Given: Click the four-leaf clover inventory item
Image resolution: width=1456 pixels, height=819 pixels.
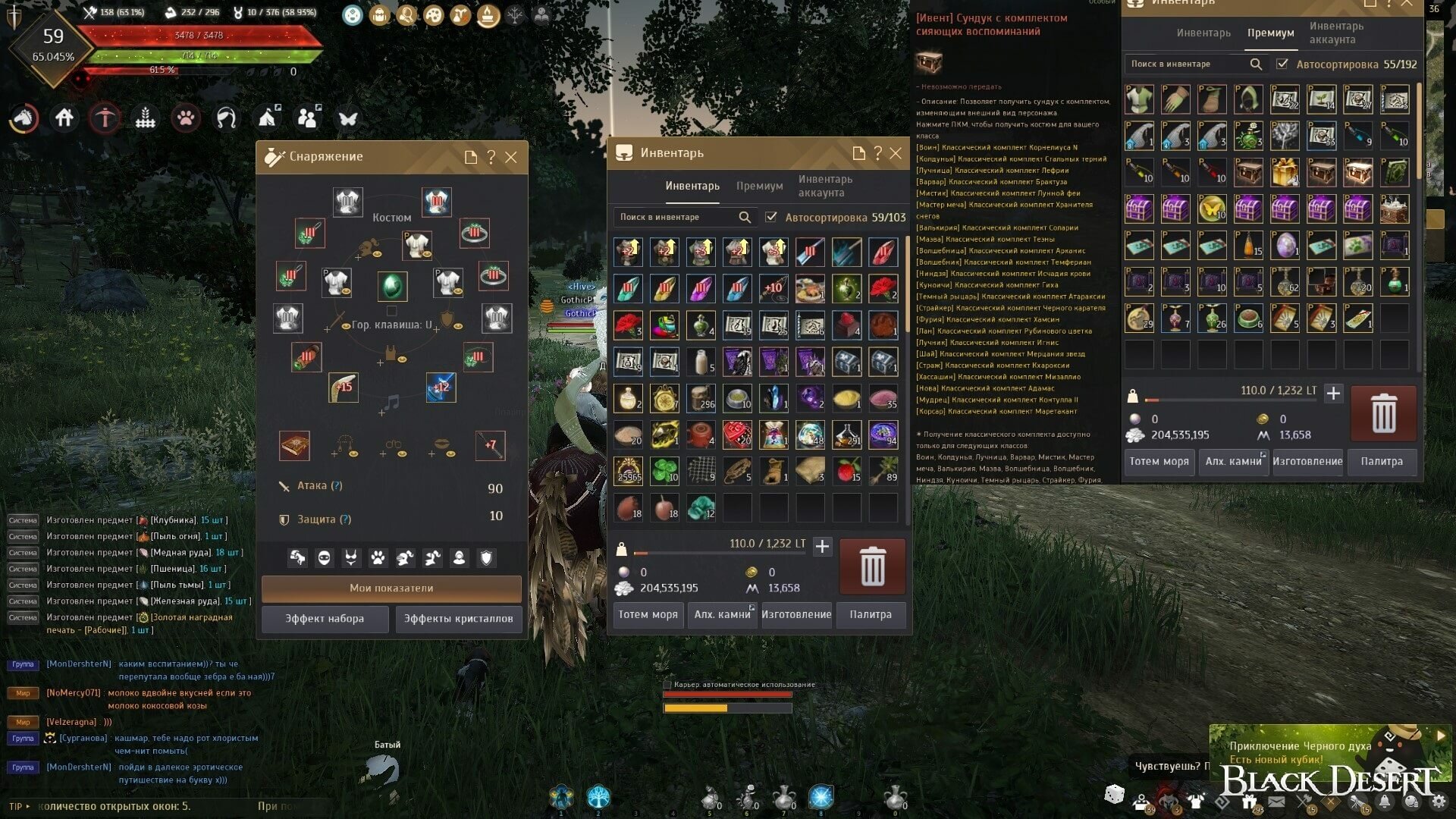Looking at the screenshot, I should (664, 471).
